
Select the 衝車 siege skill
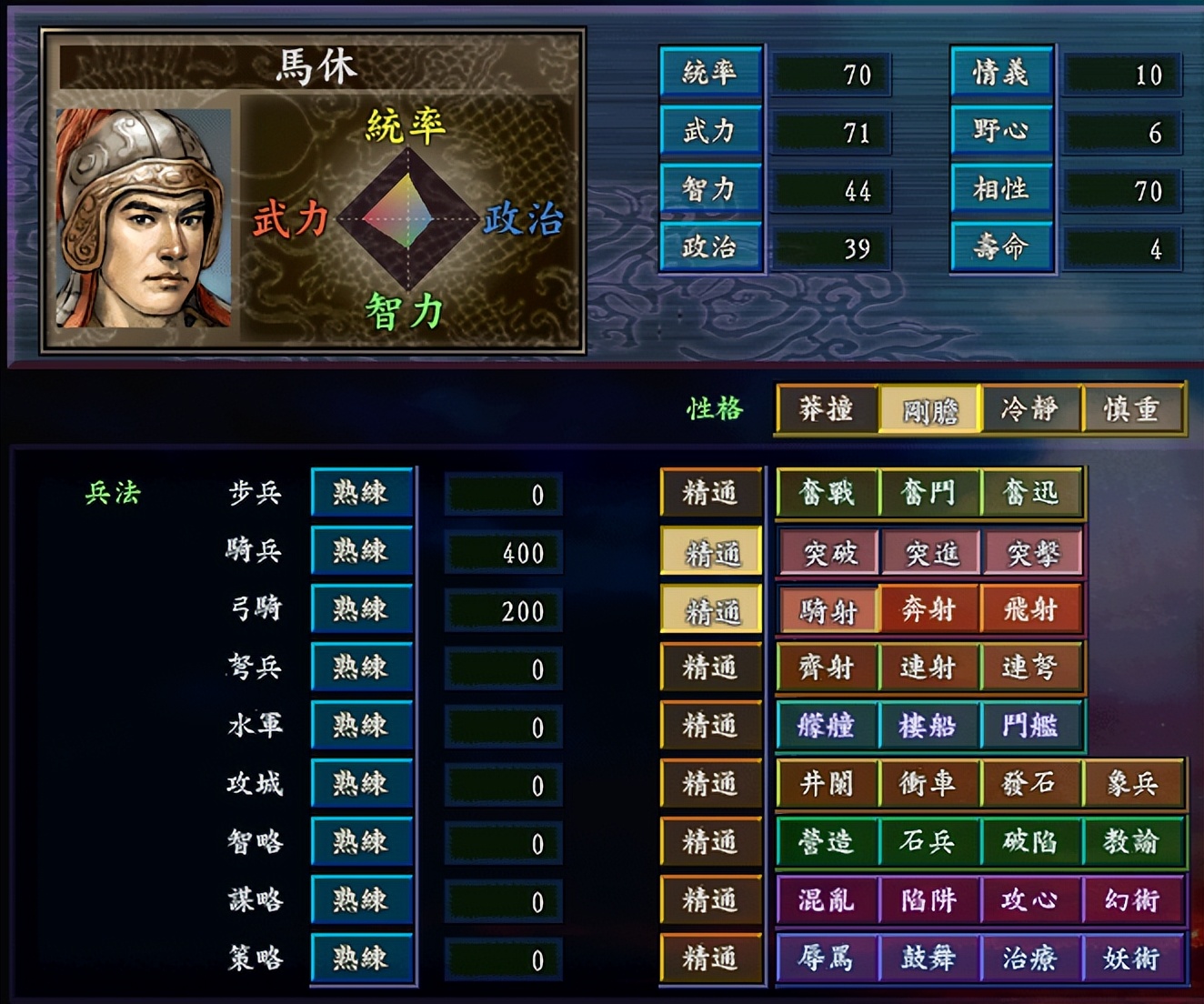pos(928,784)
